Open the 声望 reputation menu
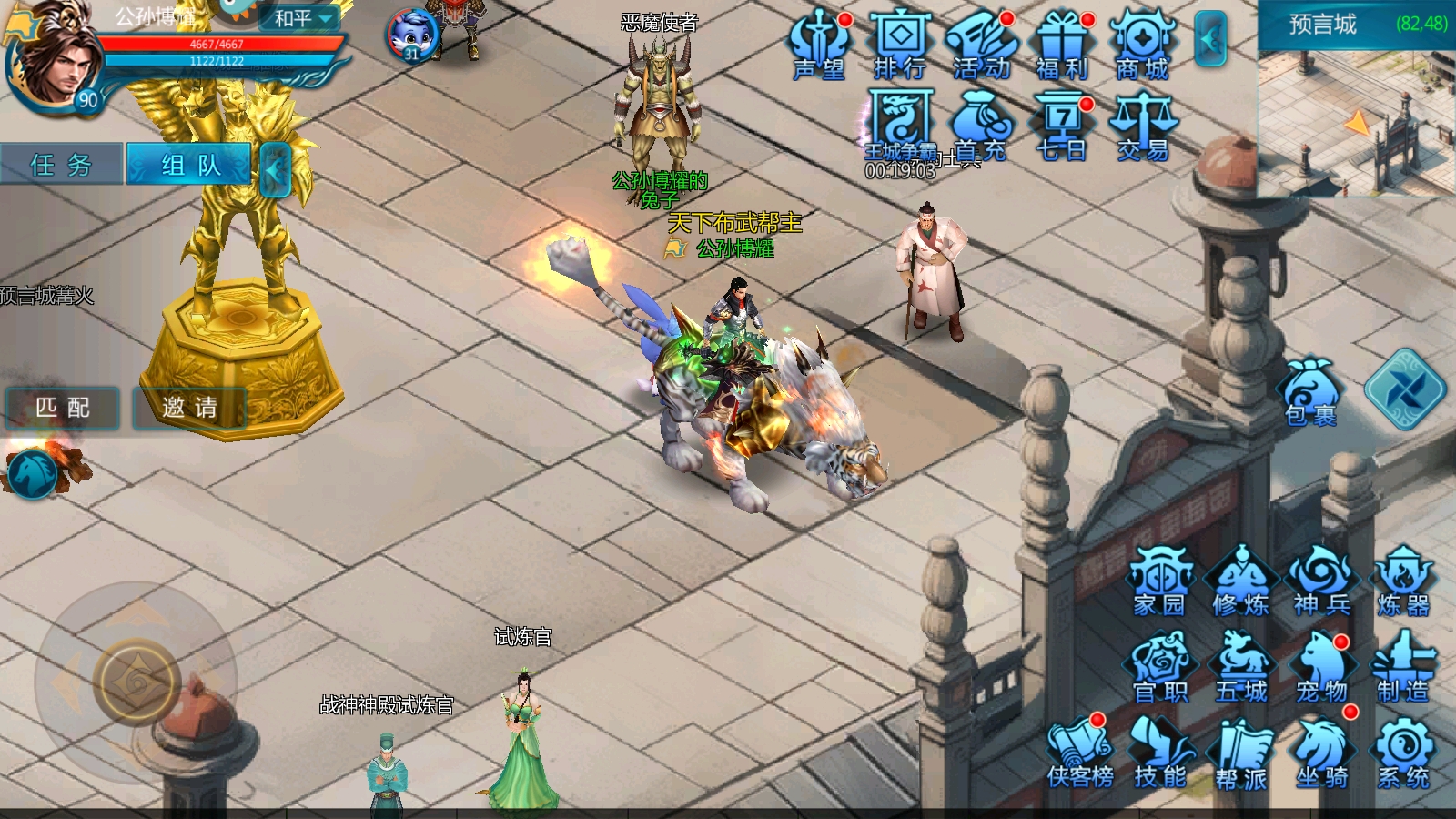This screenshot has height=819, width=1456. pos(819,45)
